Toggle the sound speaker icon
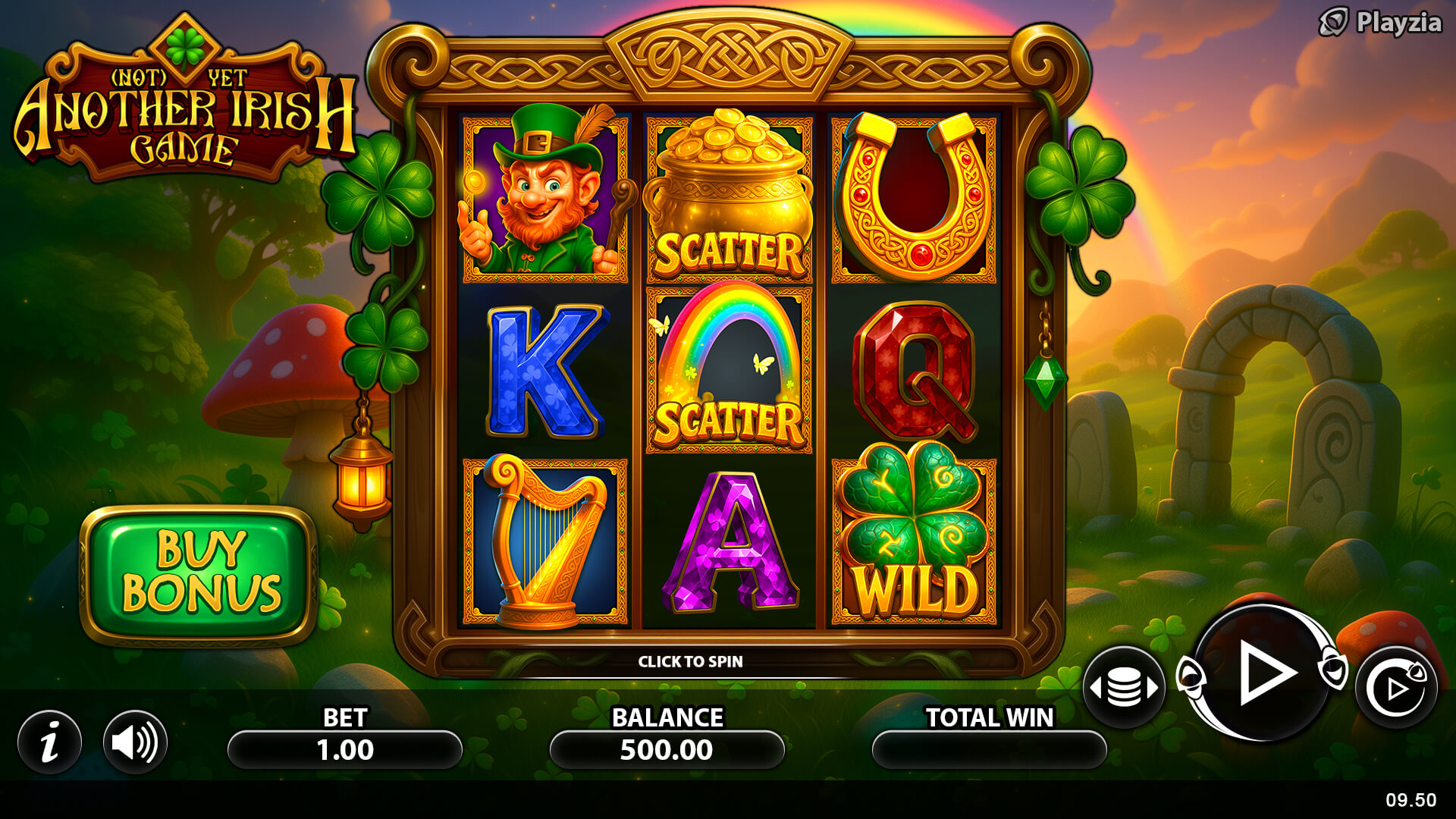Screen dimensions: 1456x819 pyautogui.click(x=135, y=742)
